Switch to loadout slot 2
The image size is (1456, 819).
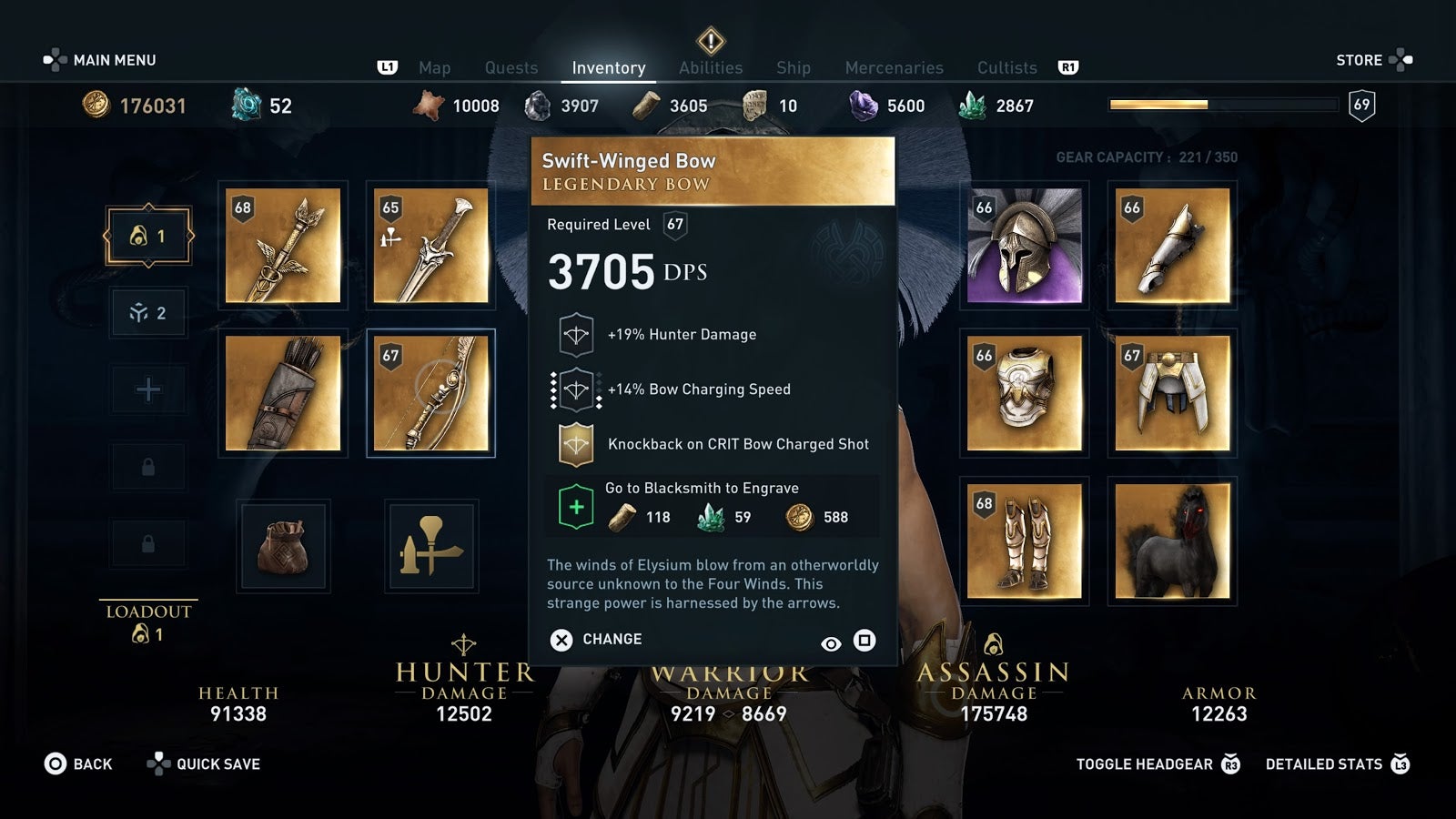(148, 313)
